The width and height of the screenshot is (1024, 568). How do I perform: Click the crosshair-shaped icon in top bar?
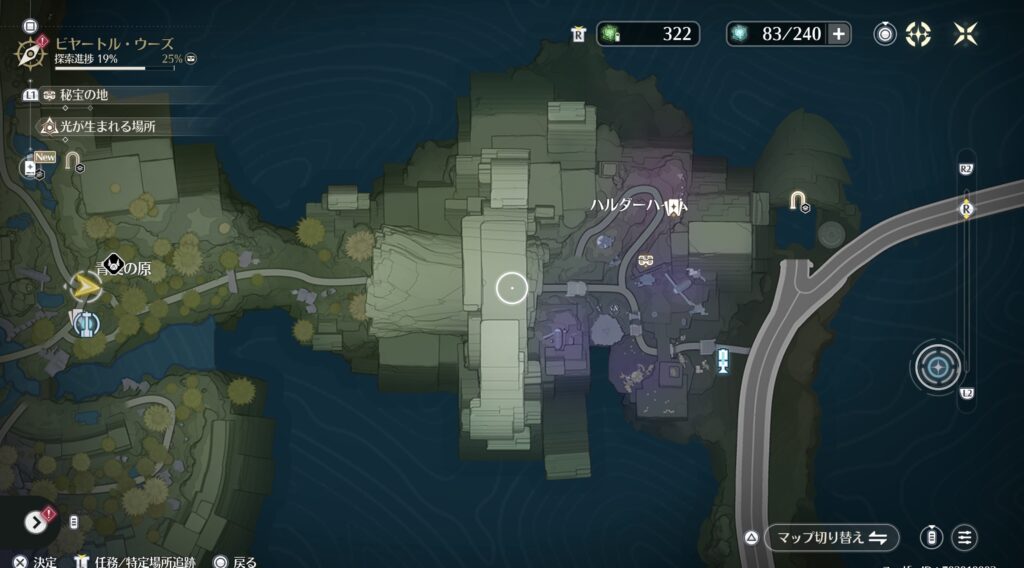[x=918, y=34]
